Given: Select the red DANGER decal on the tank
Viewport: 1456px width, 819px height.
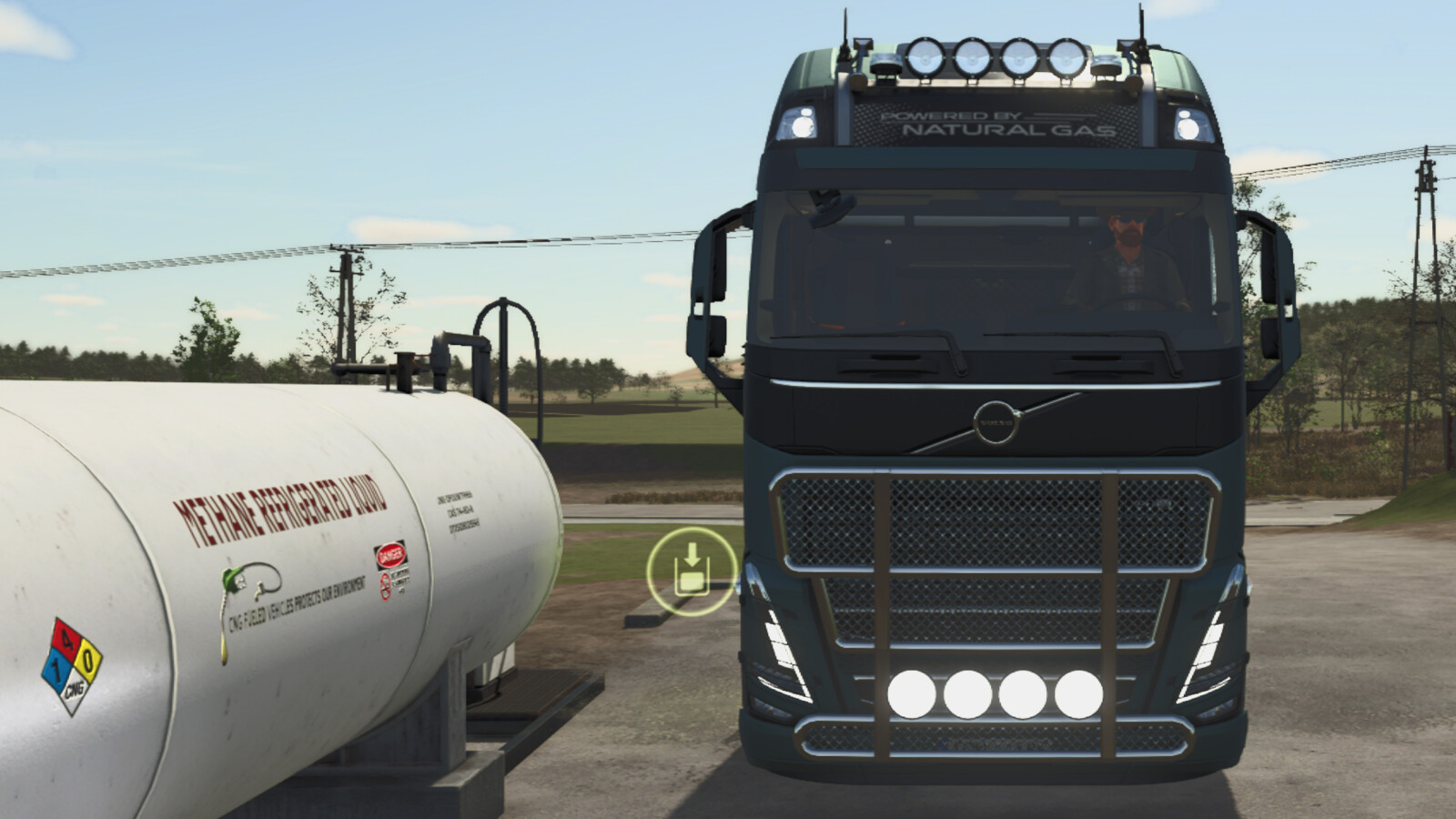Looking at the screenshot, I should [389, 554].
